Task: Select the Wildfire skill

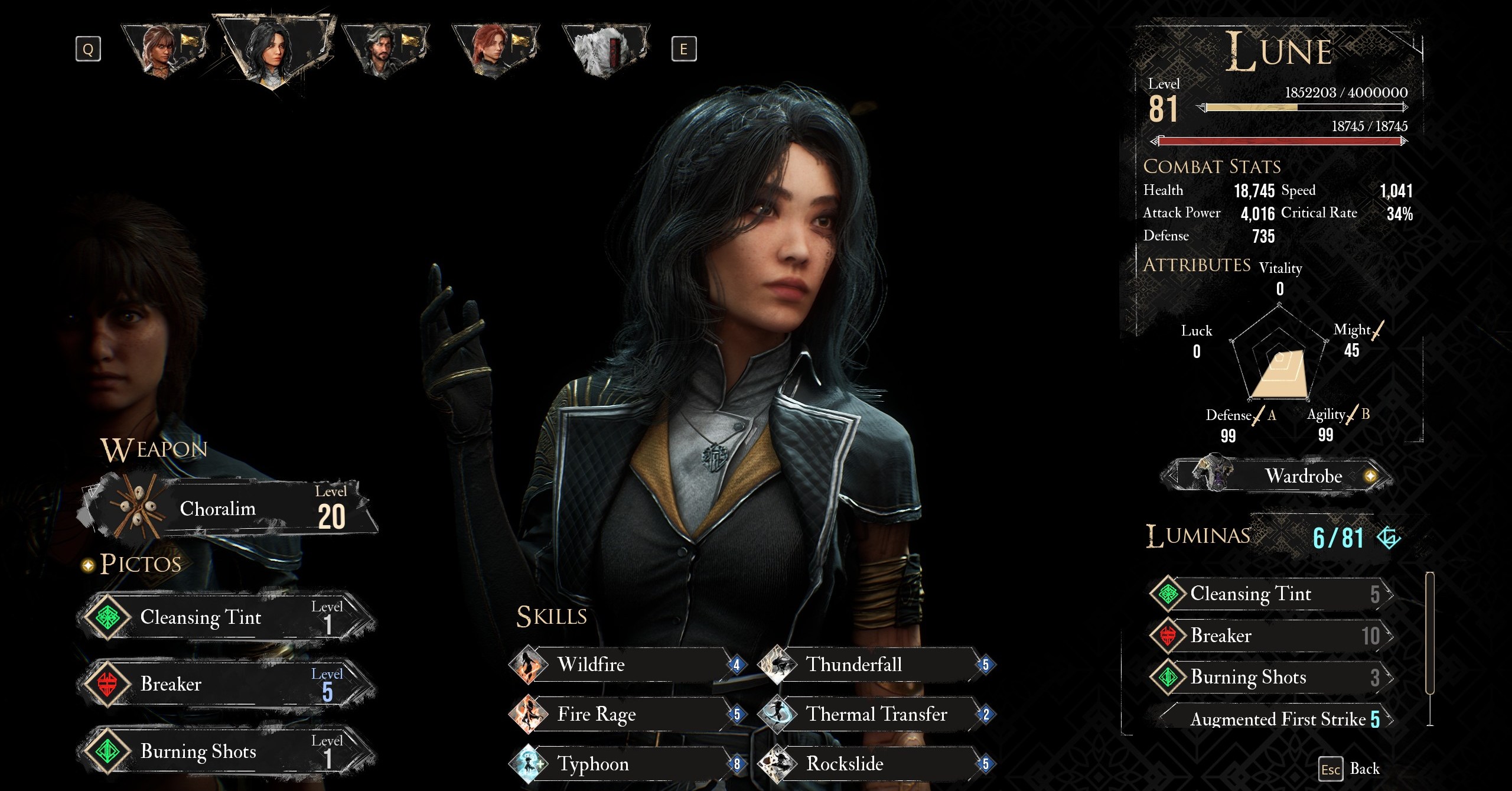Action: tap(626, 665)
